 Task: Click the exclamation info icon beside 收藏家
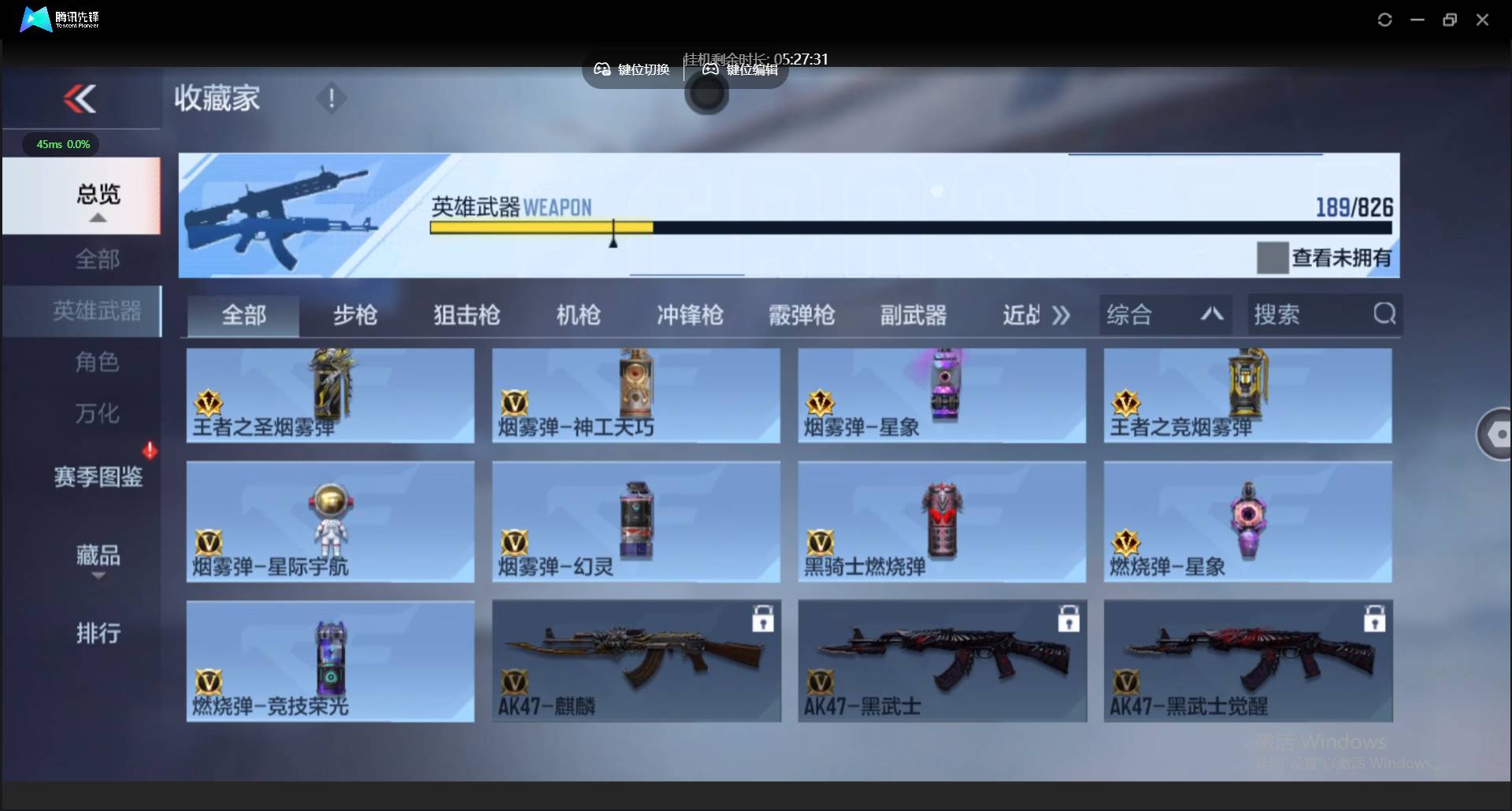tap(331, 98)
